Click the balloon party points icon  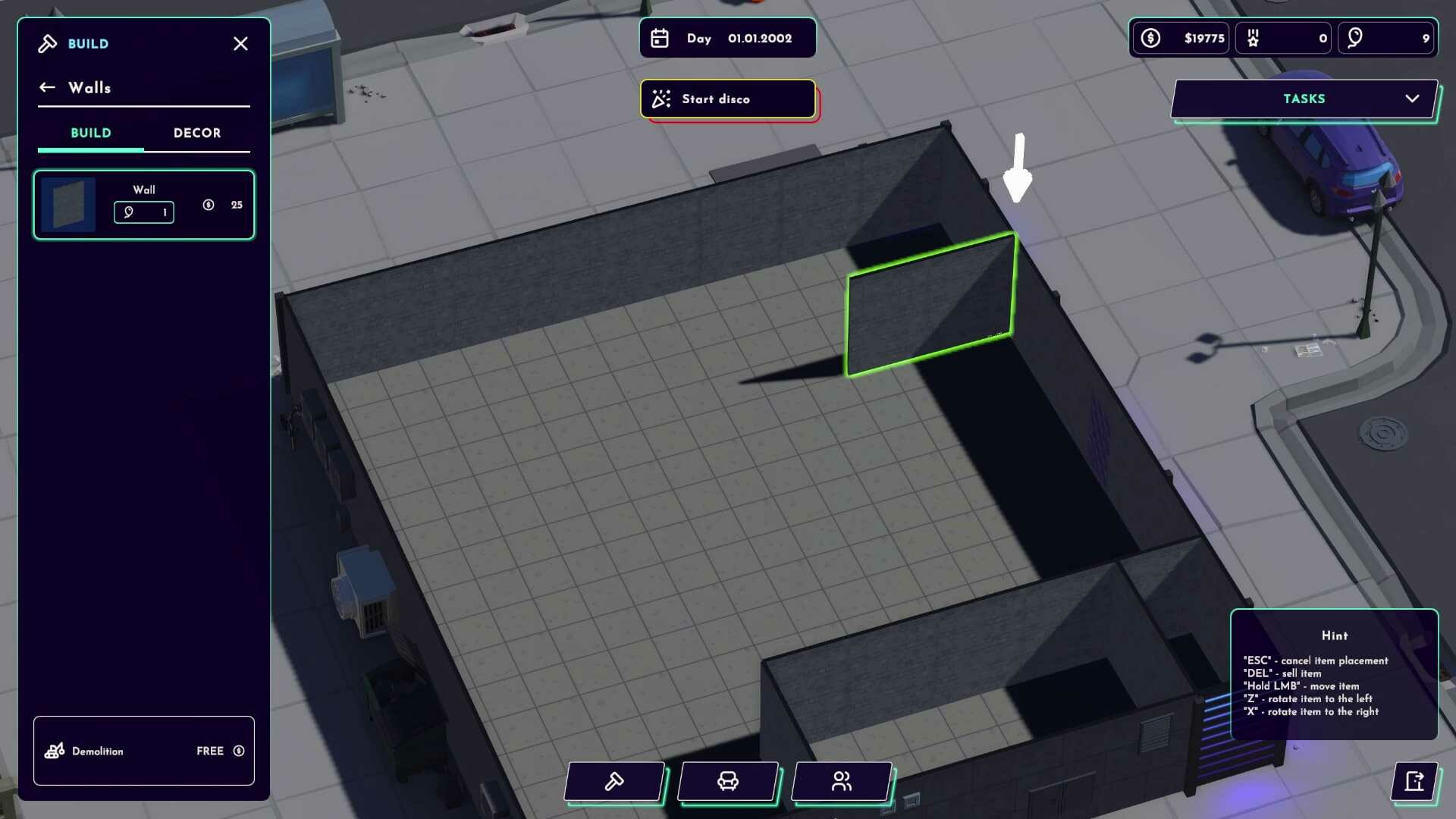pos(1357,38)
